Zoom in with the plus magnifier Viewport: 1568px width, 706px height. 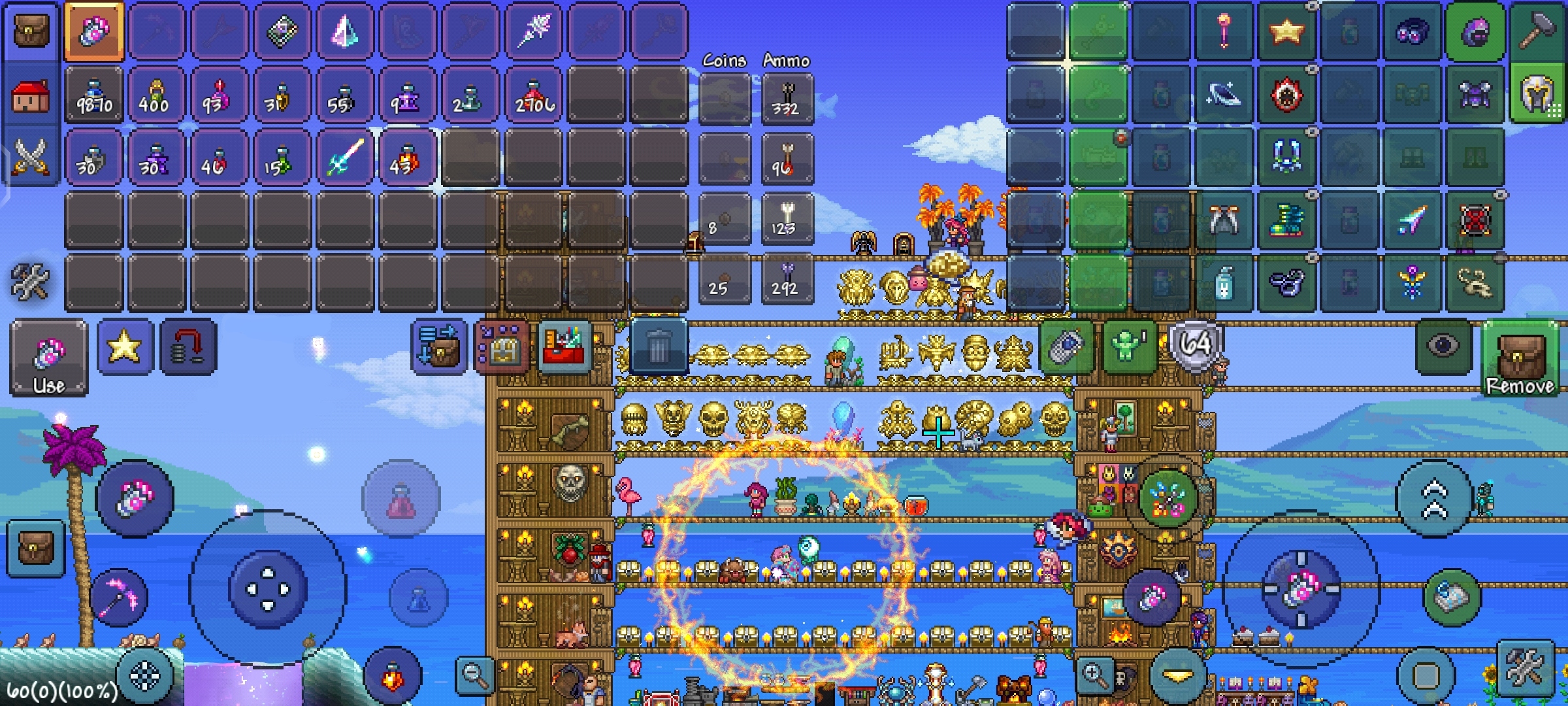click(x=1095, y=675)
